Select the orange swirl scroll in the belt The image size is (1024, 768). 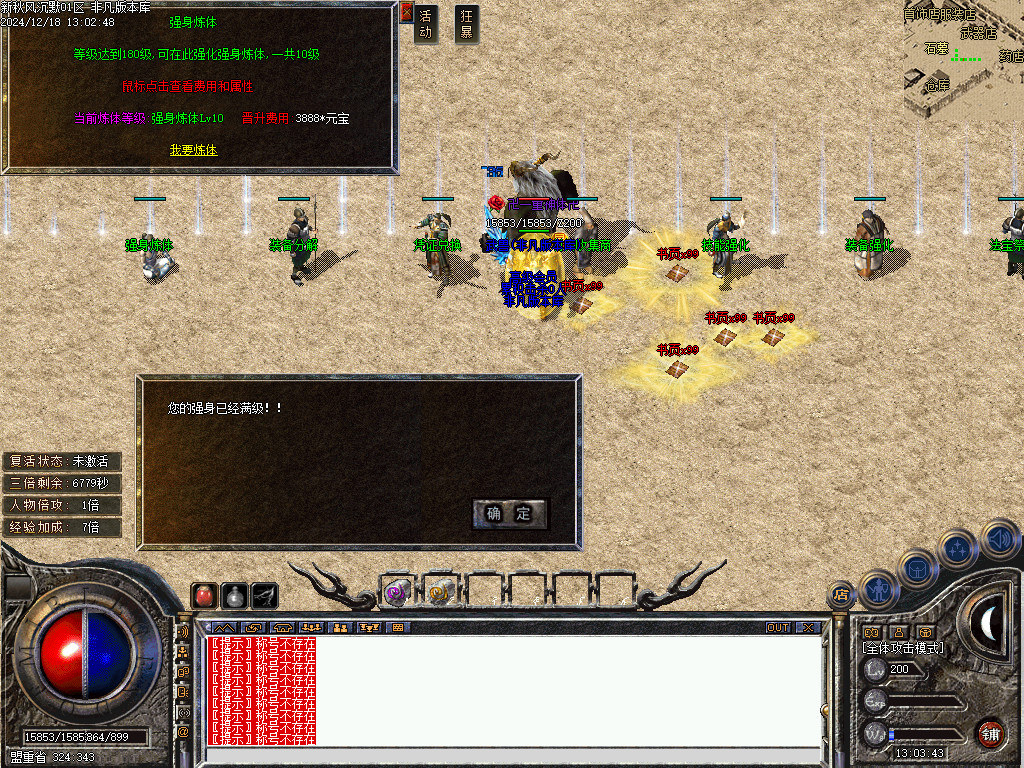coord(440,592)
